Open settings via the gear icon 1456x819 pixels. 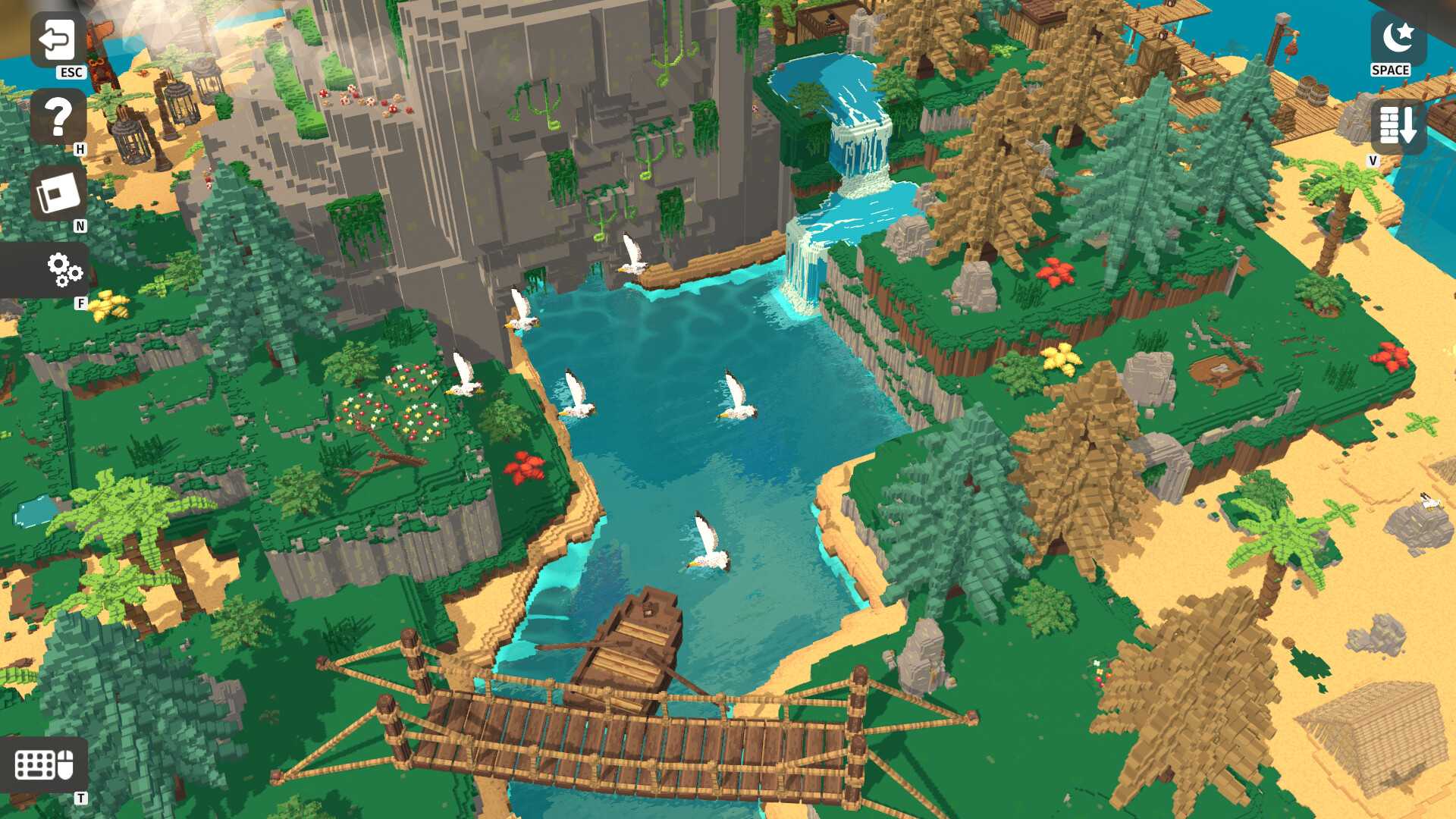click(63, 269)
